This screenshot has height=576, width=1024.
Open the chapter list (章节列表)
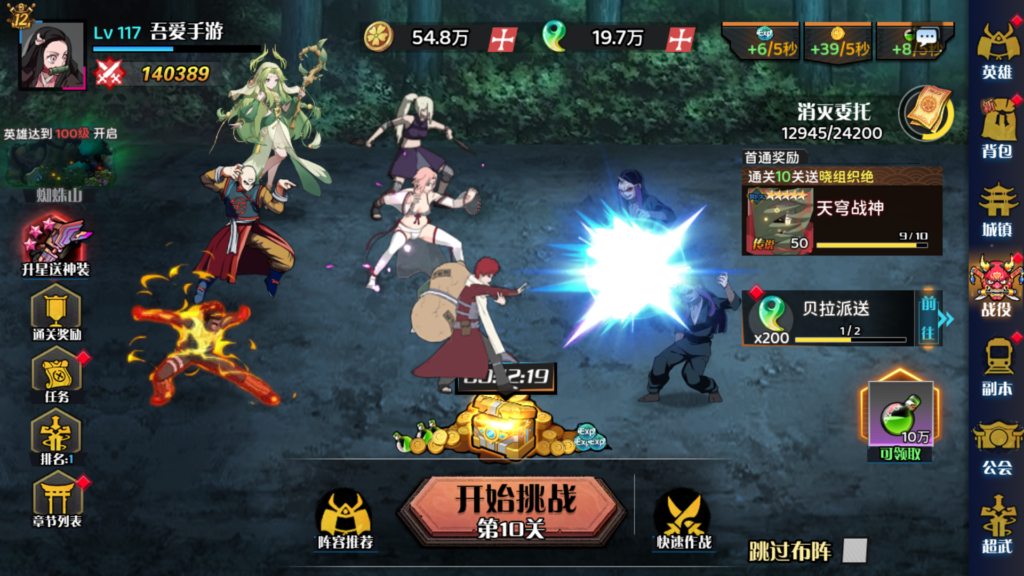(56, 499)
